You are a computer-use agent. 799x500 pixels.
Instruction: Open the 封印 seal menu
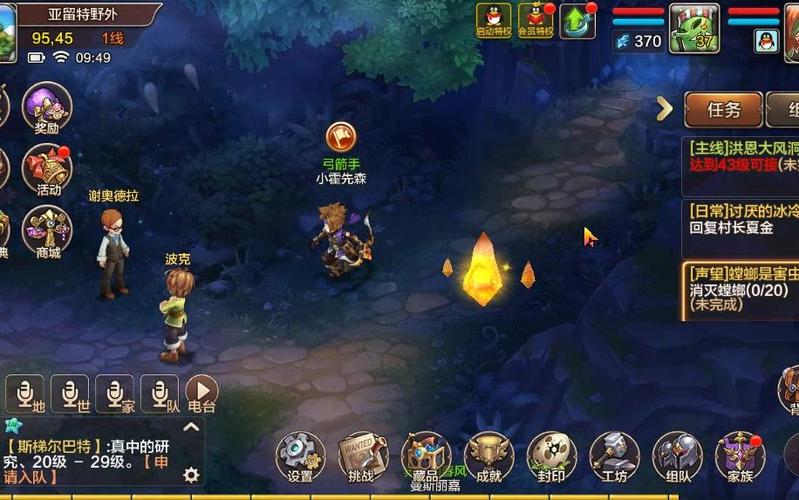point(552,457)
